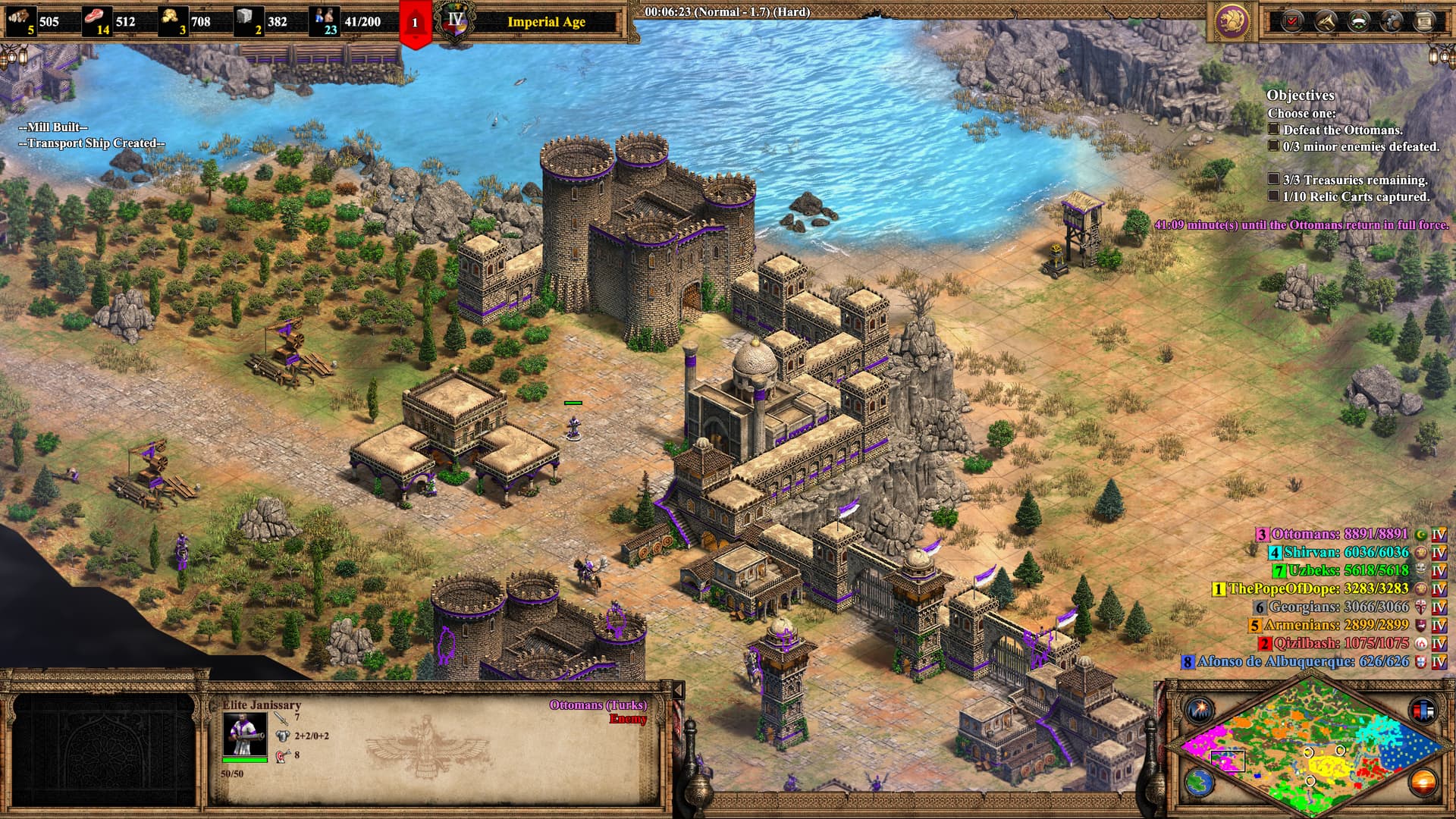Select the idle villager red bell banner
This screenshot has height=819, width=1456.
415,24
